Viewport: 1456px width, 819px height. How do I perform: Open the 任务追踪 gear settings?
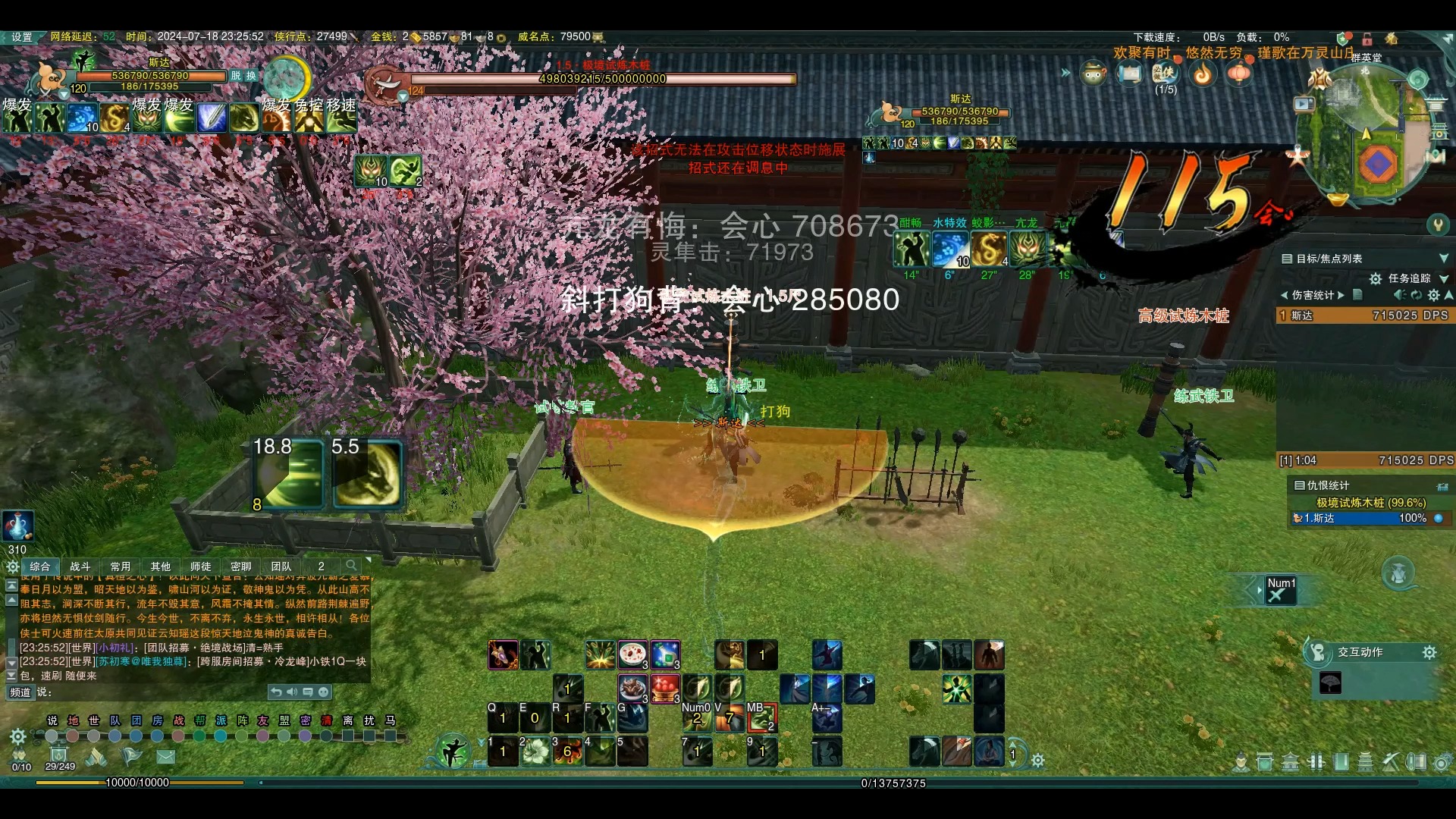point(1375,279)
